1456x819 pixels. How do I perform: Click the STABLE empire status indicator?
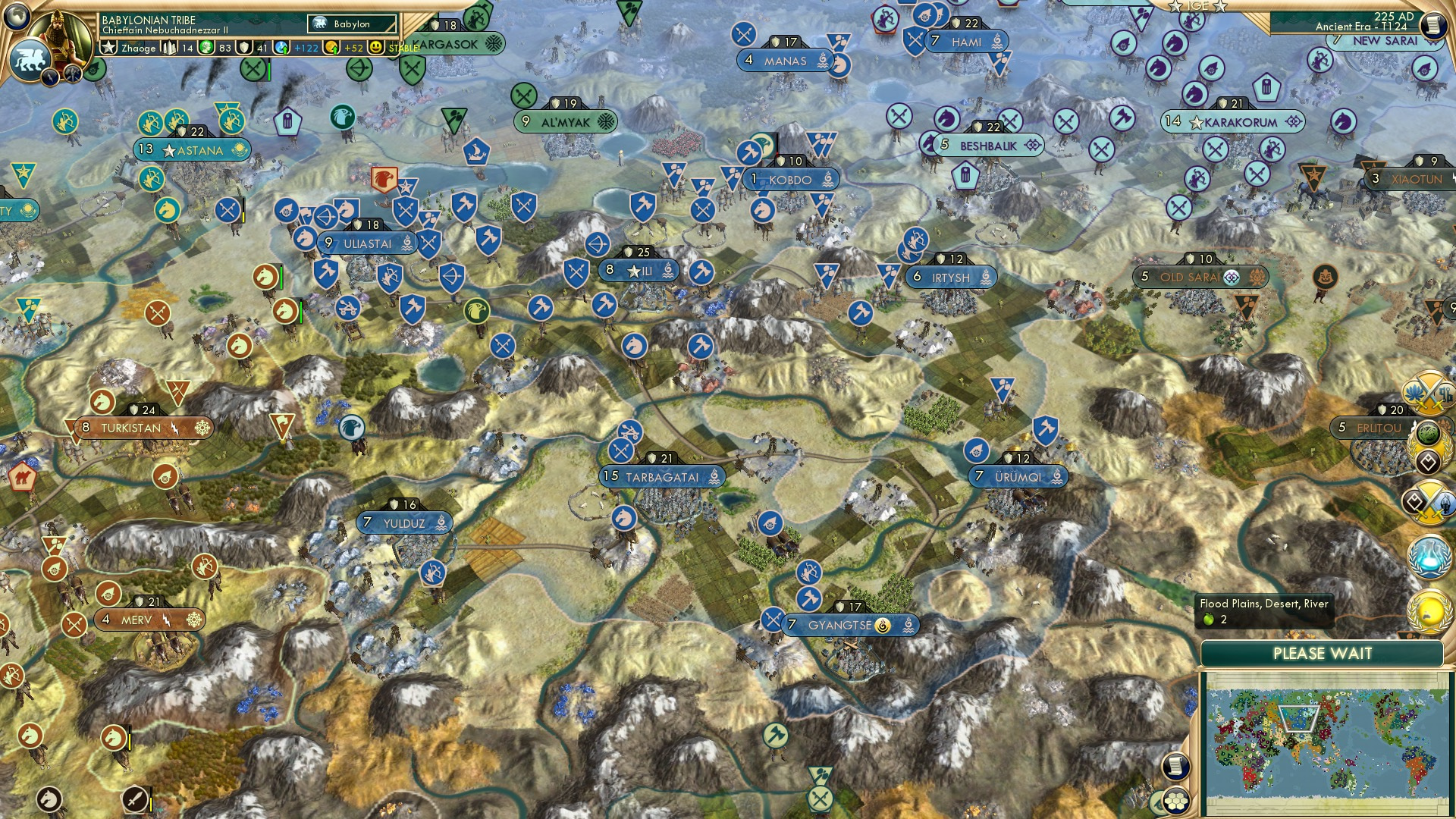[x=404, y=48]
